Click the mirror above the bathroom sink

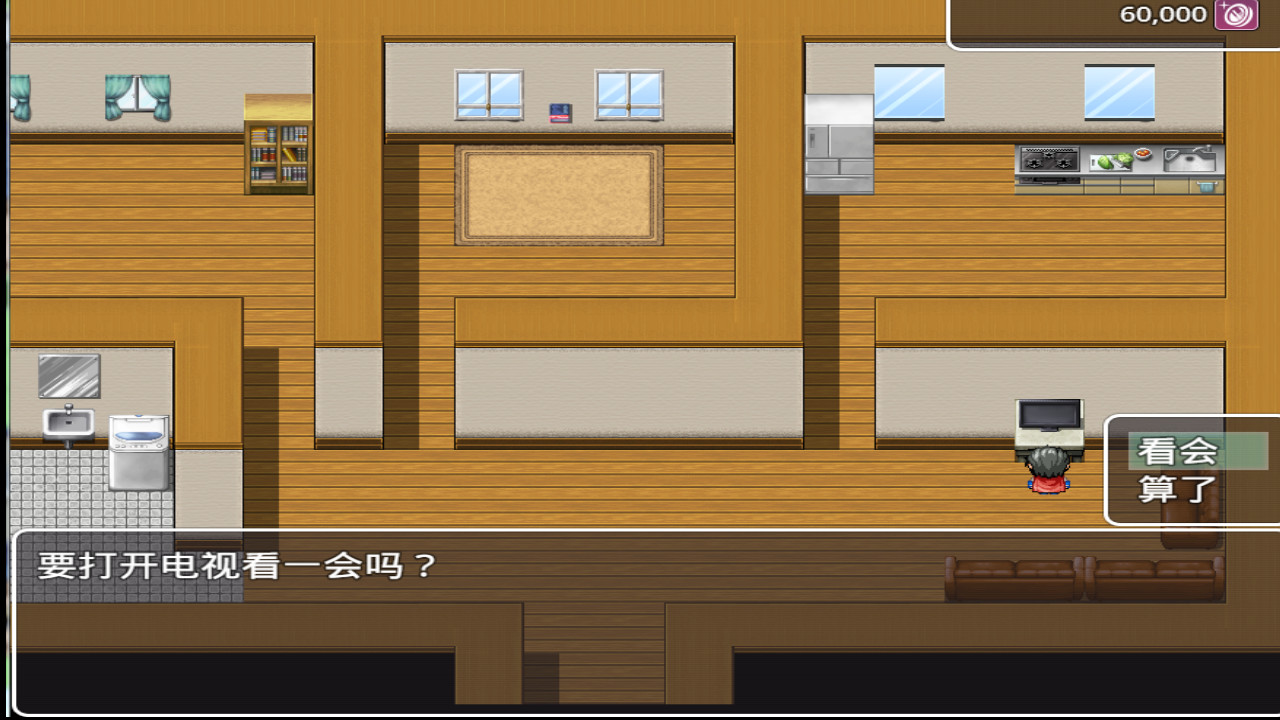(68, 375)
